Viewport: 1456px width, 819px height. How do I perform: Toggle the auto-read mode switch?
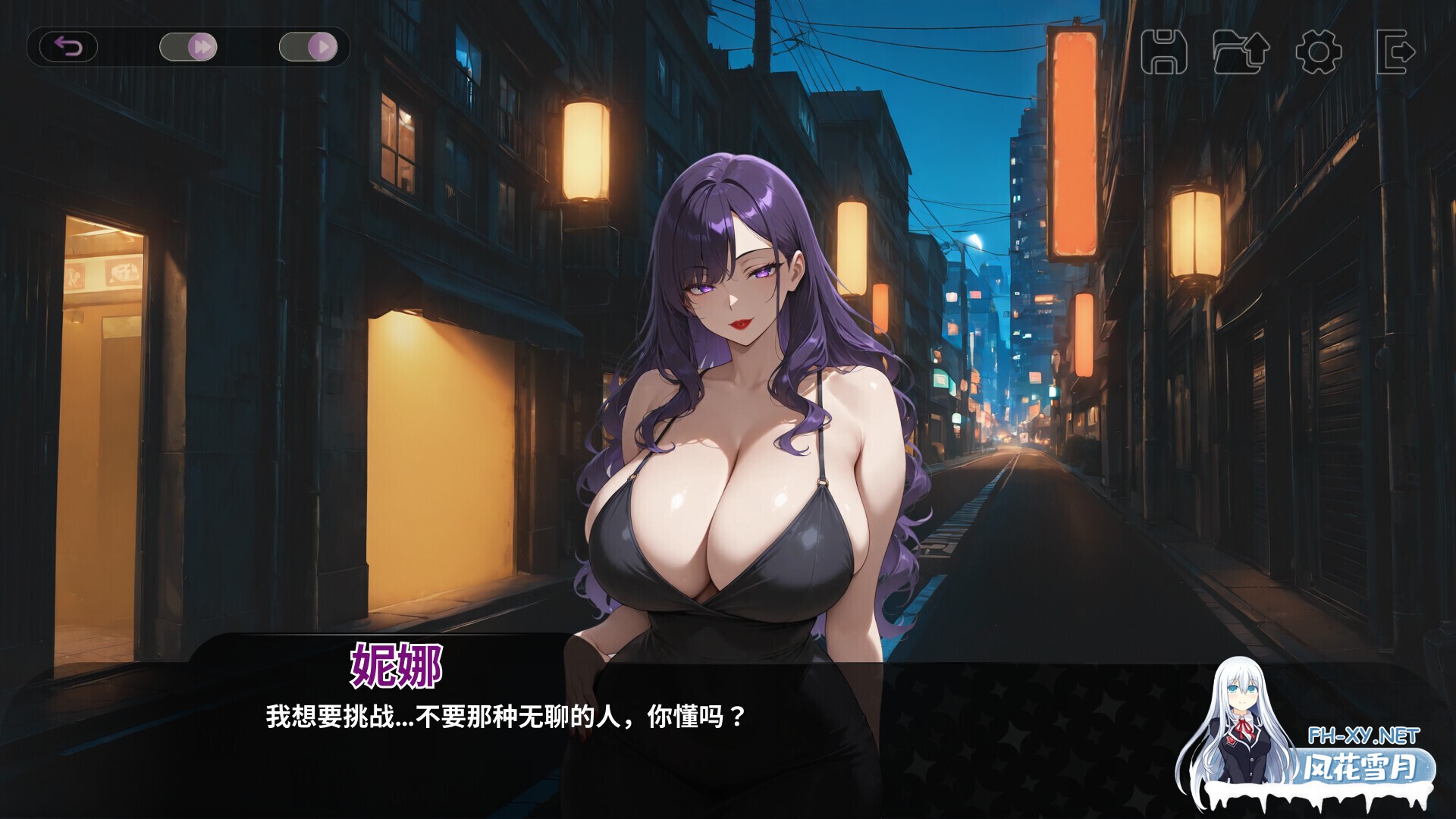[x=309, y=46]
